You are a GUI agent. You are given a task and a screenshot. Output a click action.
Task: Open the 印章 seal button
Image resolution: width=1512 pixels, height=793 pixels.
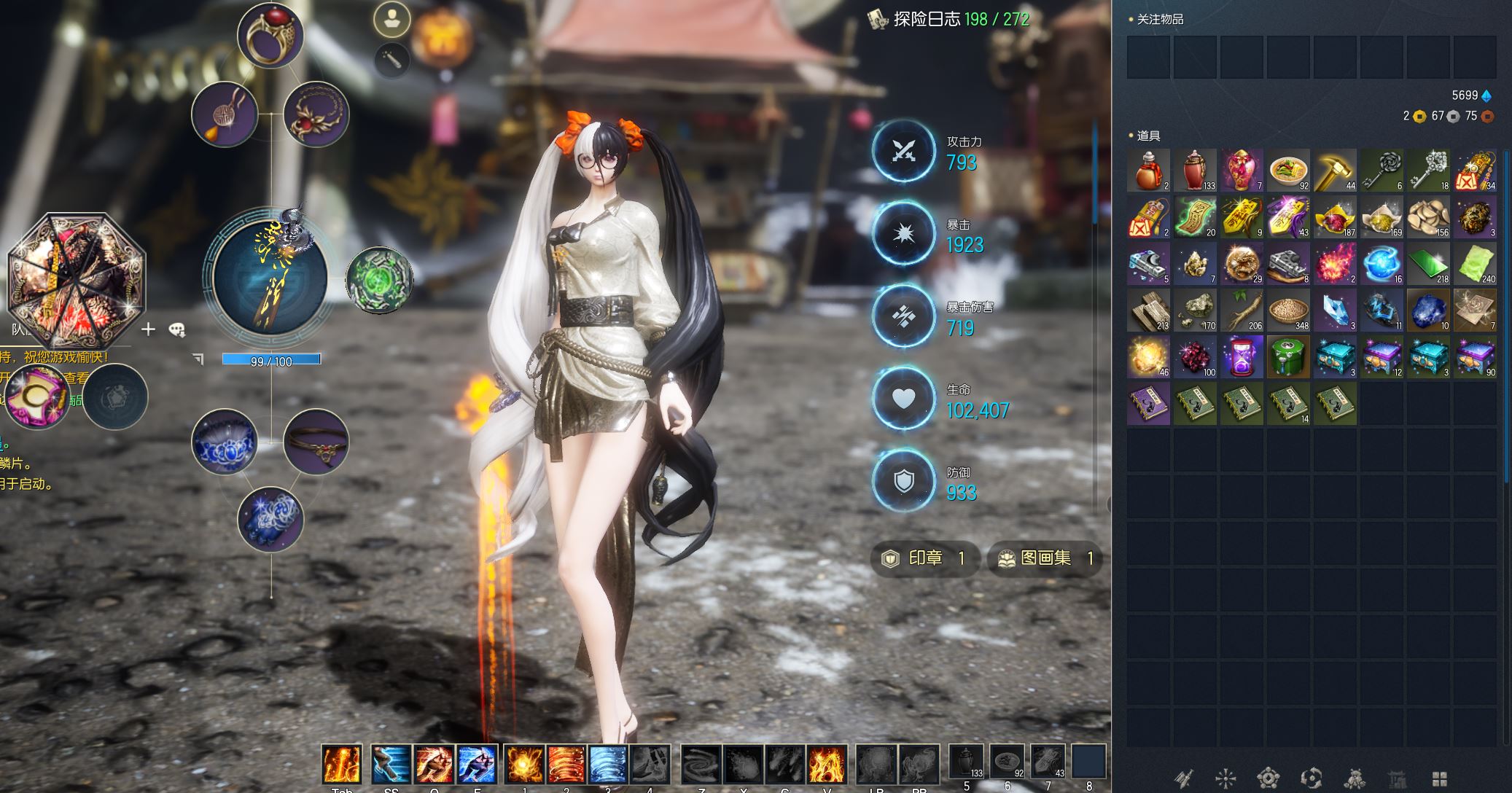(924, 559)
